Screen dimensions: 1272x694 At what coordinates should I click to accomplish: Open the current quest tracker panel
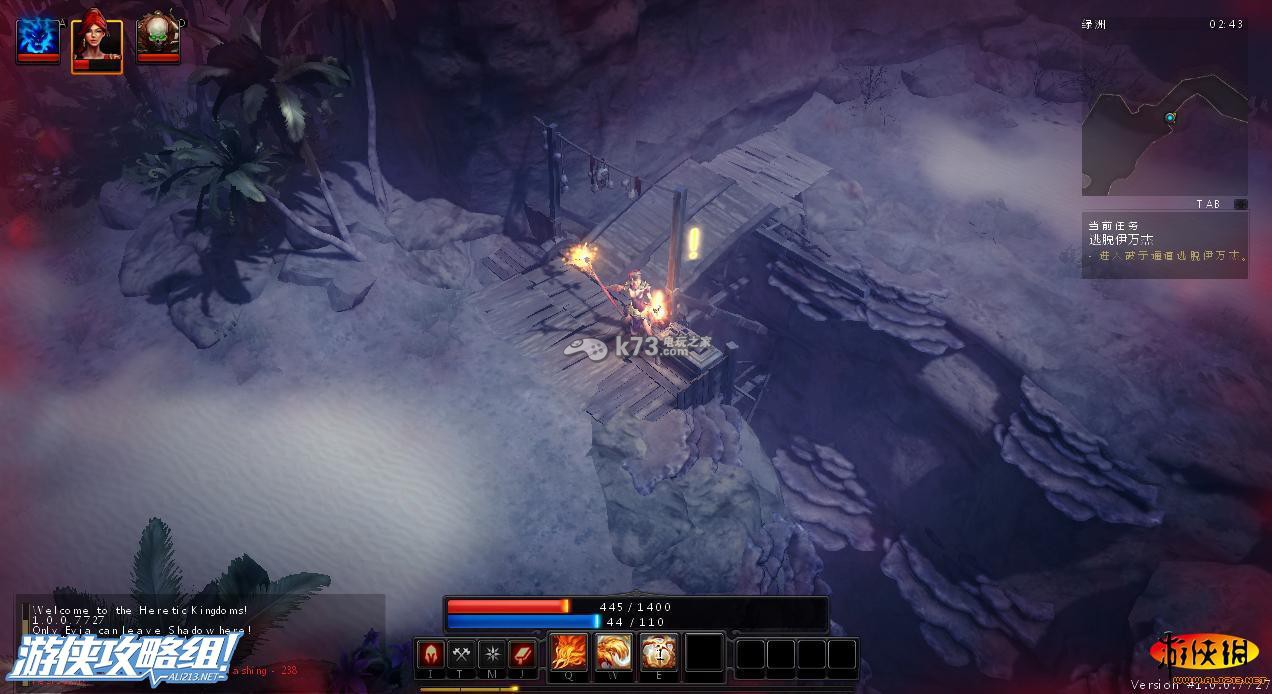coord(1164,243)
